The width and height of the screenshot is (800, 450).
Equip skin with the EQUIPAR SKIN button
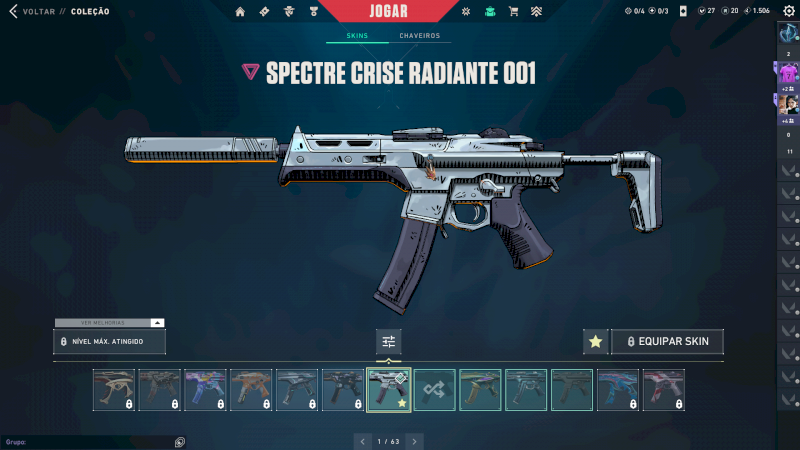point(667,342)
